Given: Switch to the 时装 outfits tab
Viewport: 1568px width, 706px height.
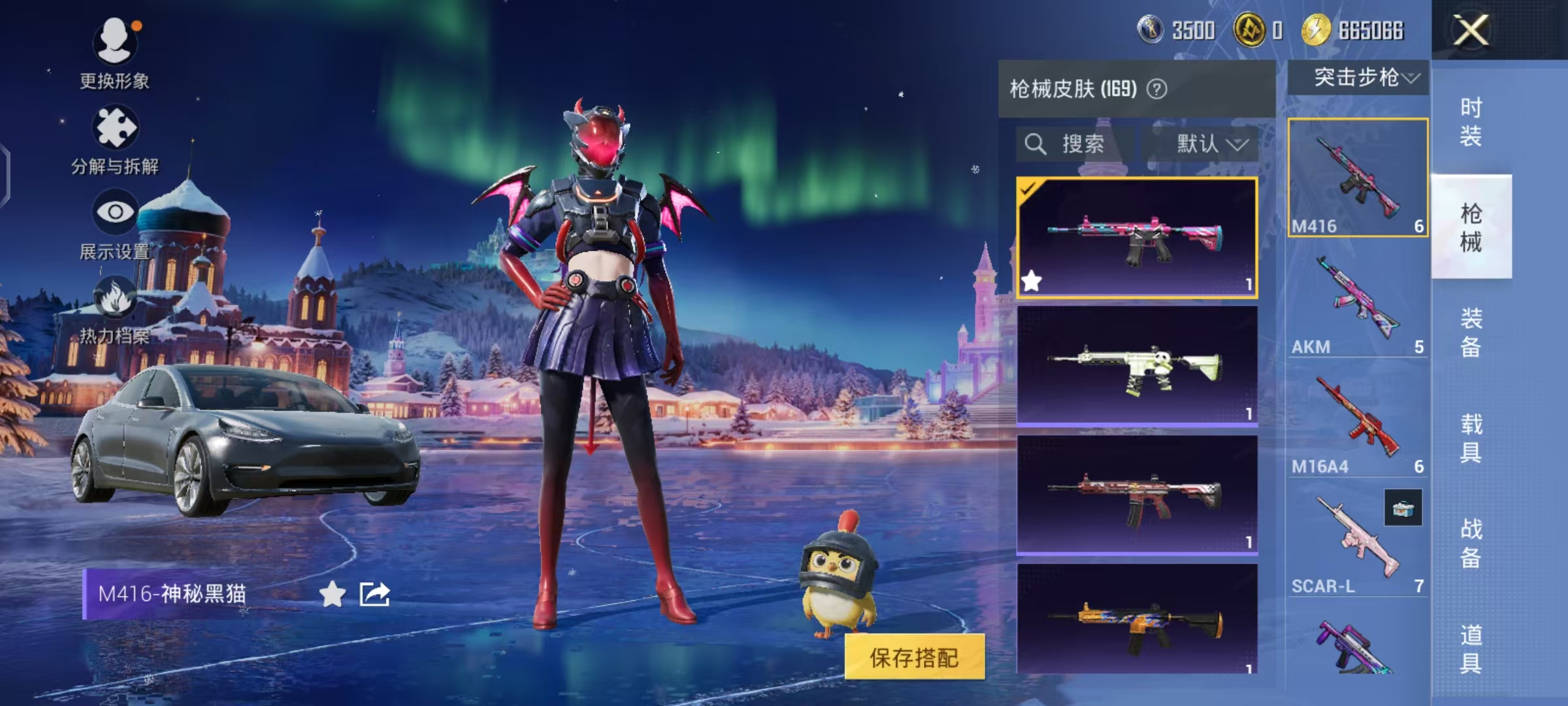Looking at the screenshot, I should (x=1471, y=122).
